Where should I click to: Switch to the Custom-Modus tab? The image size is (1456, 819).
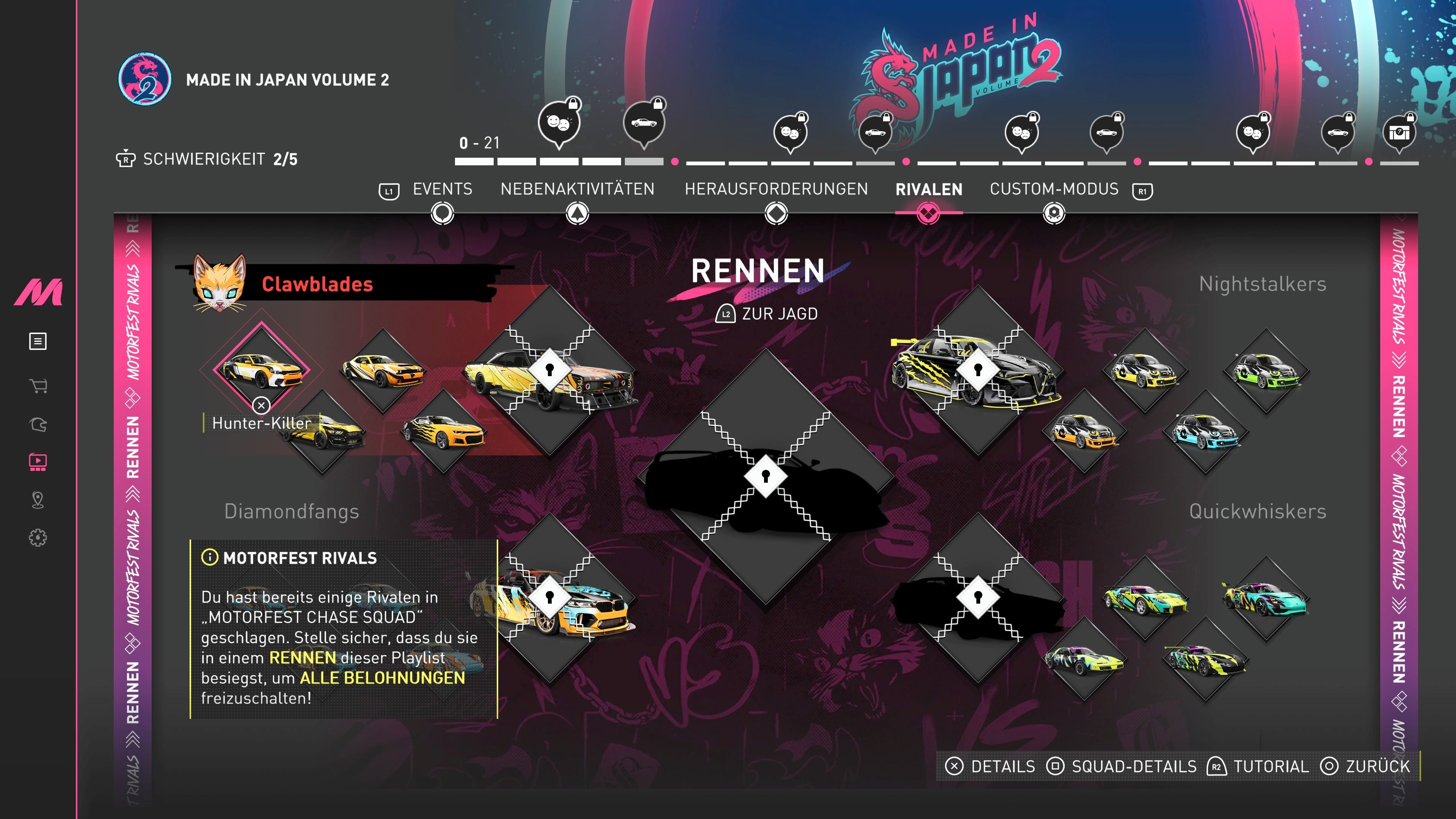coord(1054,189)
